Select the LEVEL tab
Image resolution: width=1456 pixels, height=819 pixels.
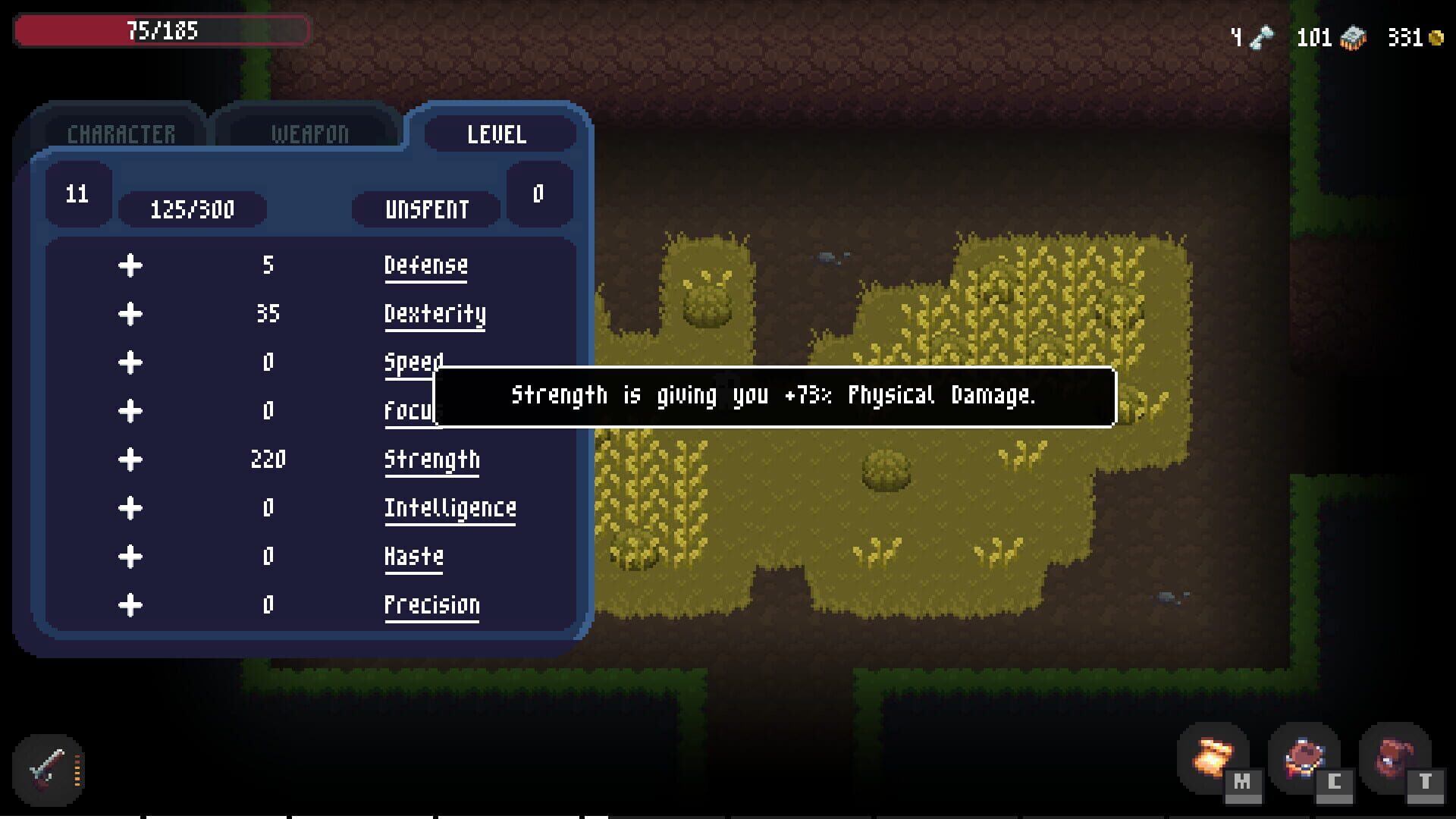tap(498, 135)
